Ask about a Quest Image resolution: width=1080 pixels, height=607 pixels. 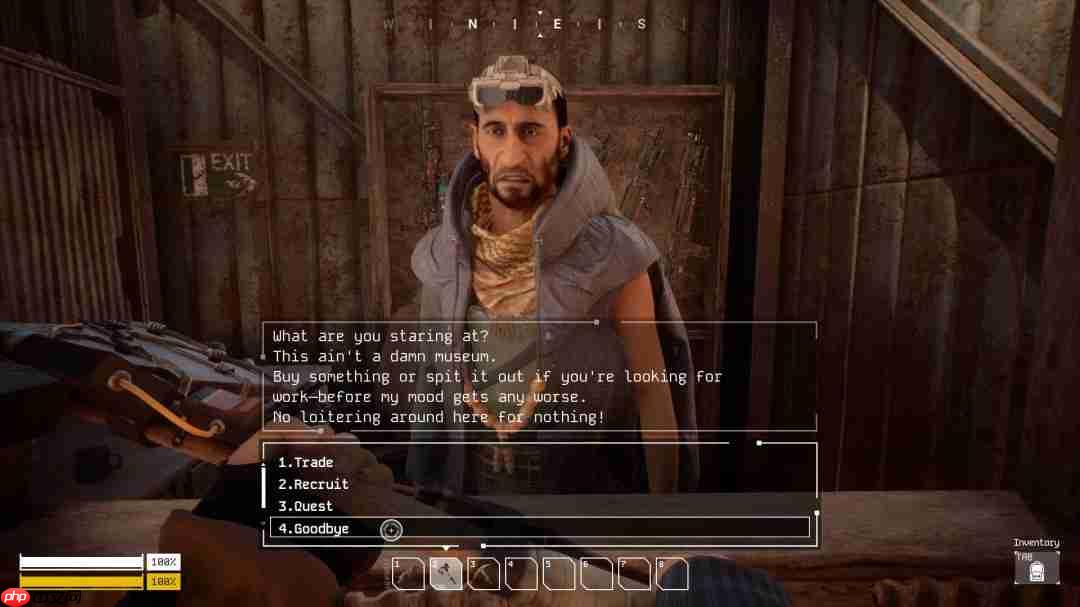click(x=306, y=506)
